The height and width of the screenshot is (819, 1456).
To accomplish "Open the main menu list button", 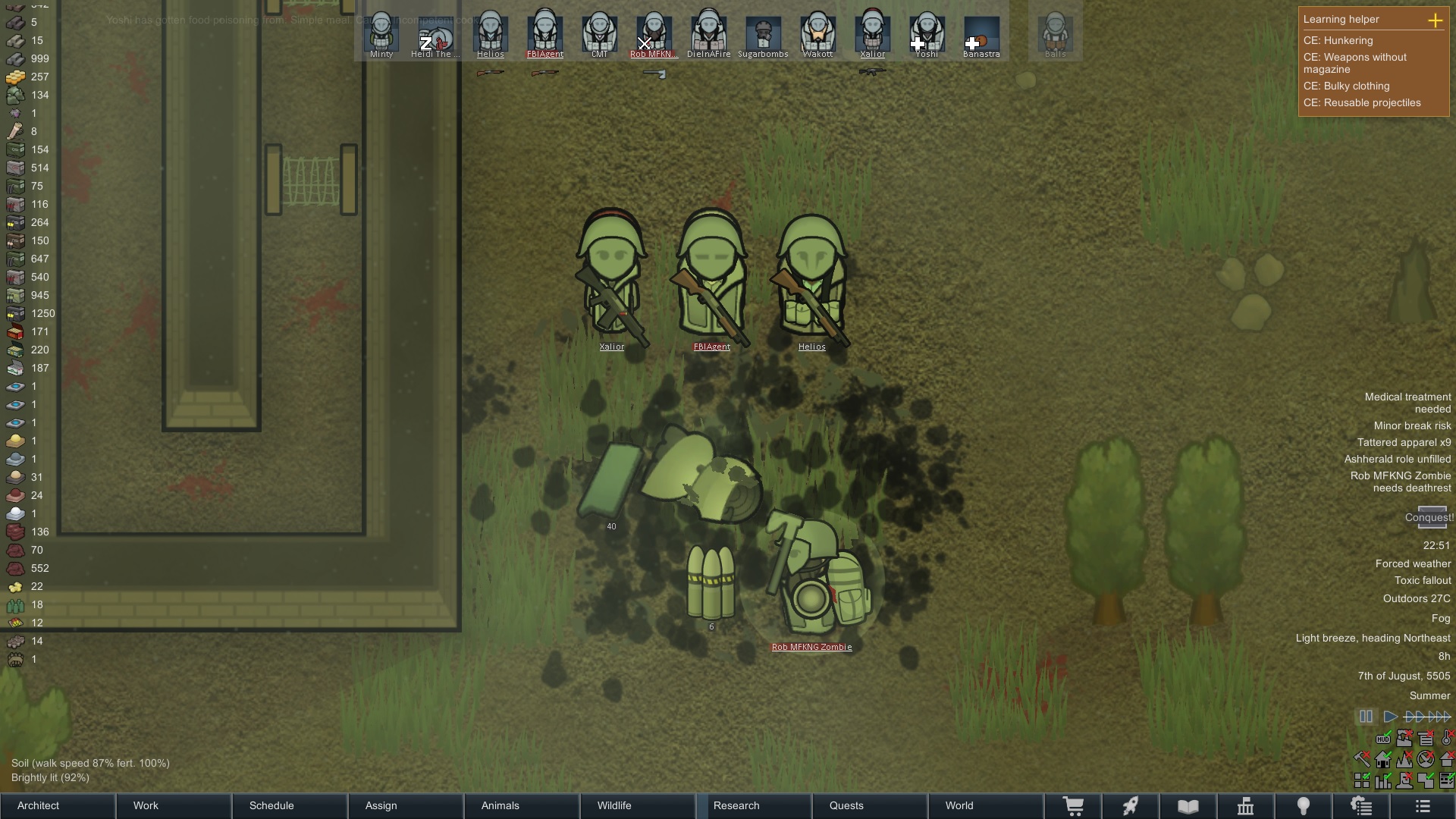I will click(x=1423, y=806).
